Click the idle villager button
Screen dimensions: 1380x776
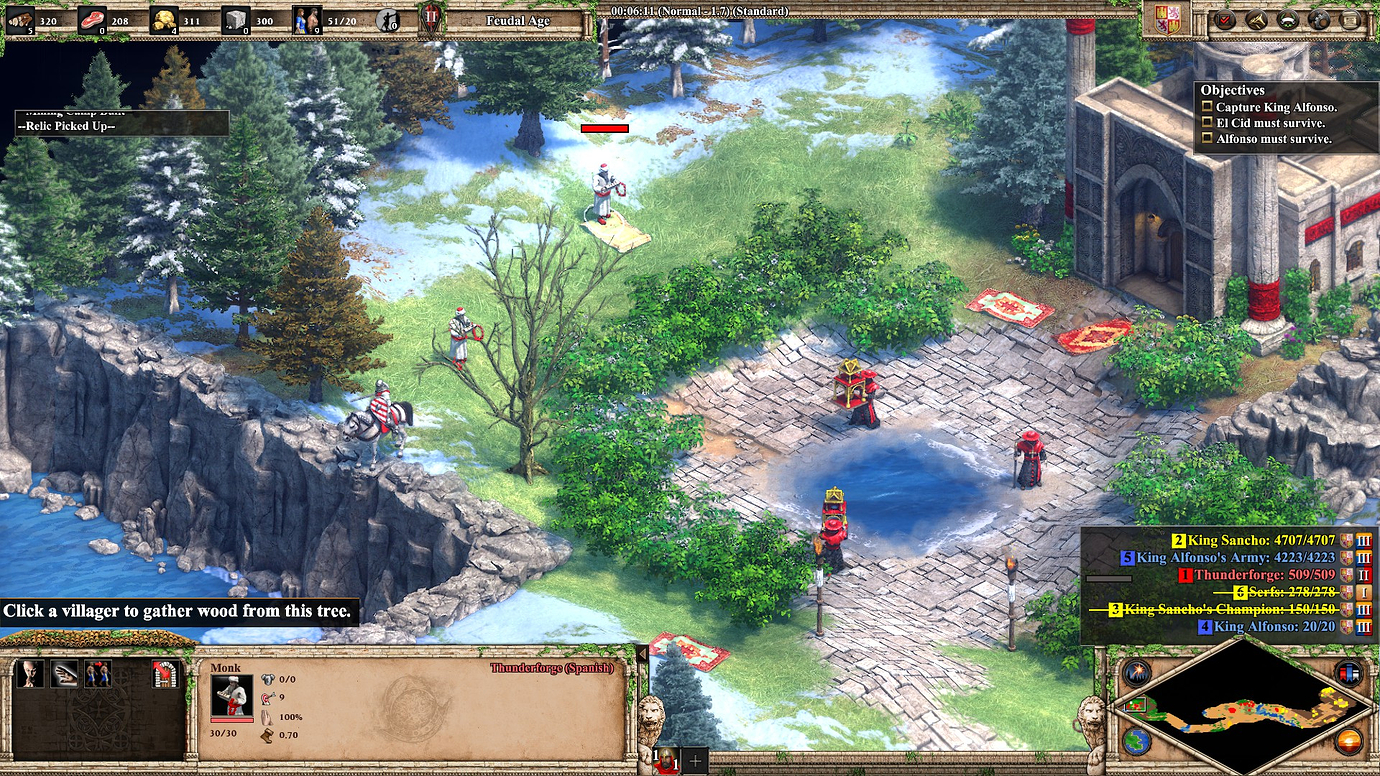point(388,20)
